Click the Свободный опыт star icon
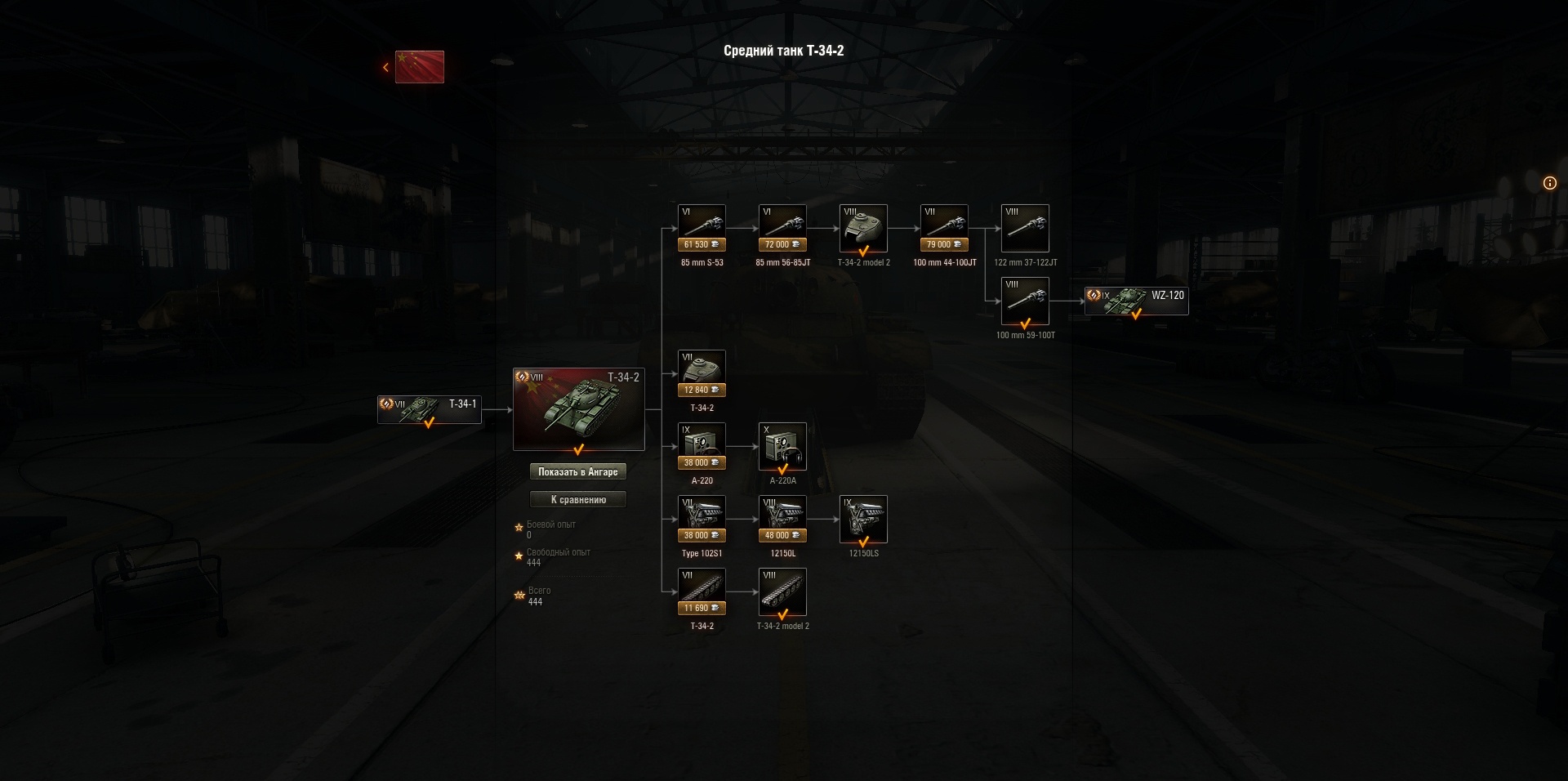The image size is (1568, 781). [518, 556]
